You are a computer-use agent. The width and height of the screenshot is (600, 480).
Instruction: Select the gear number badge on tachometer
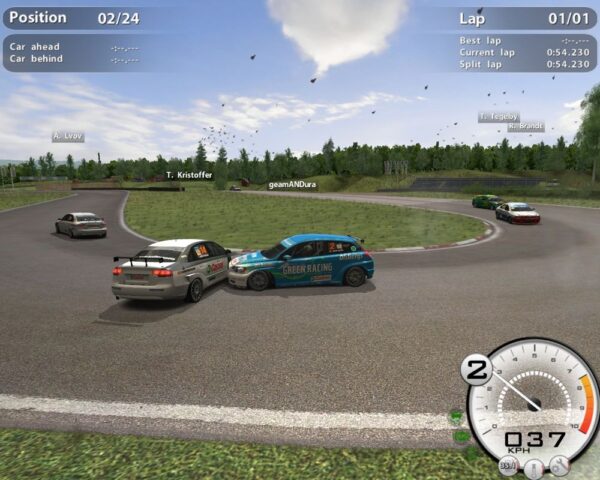pyautogui.click(x=476, y=369)
